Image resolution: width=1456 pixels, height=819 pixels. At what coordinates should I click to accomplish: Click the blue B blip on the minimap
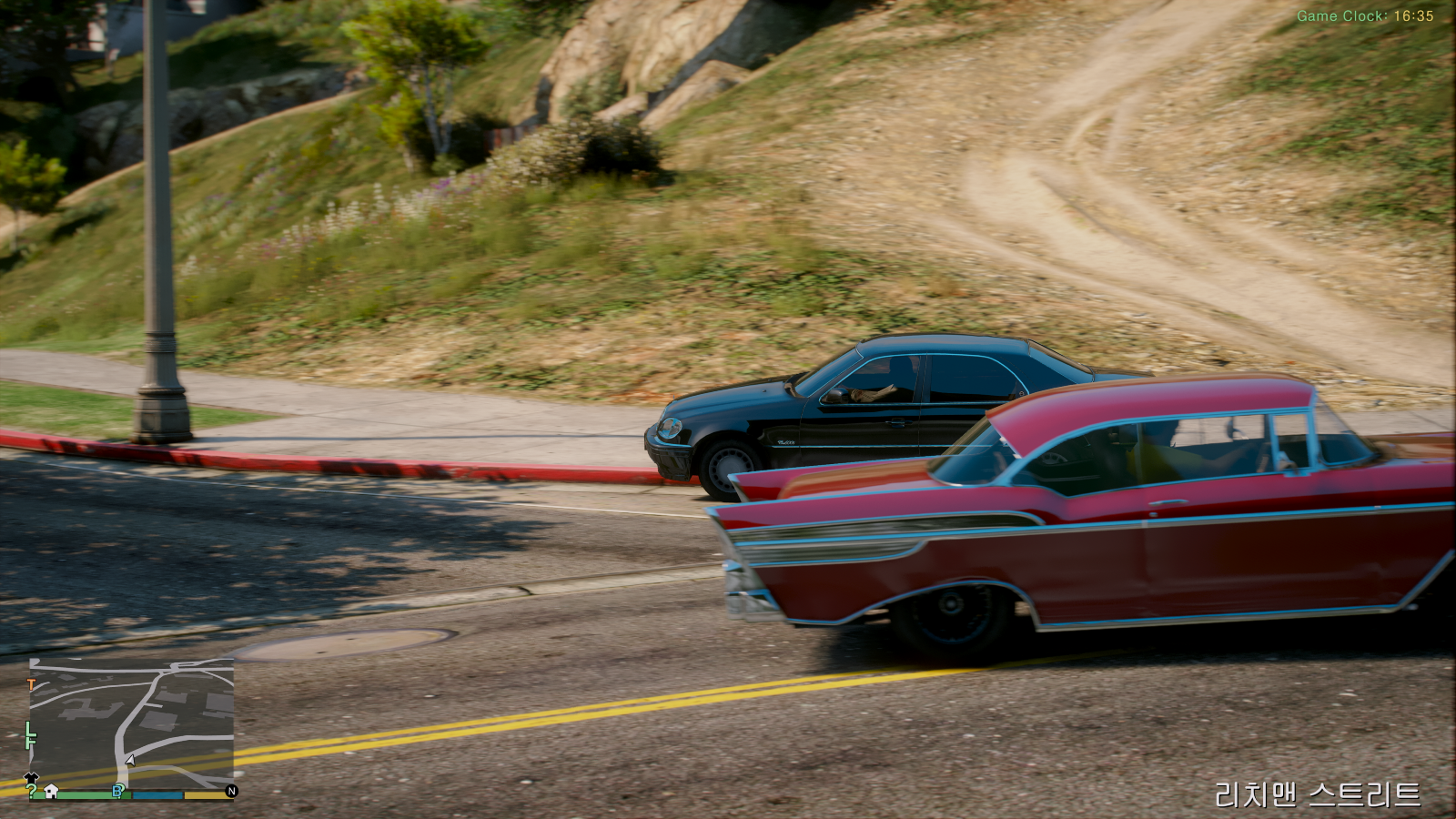[117, 791]
